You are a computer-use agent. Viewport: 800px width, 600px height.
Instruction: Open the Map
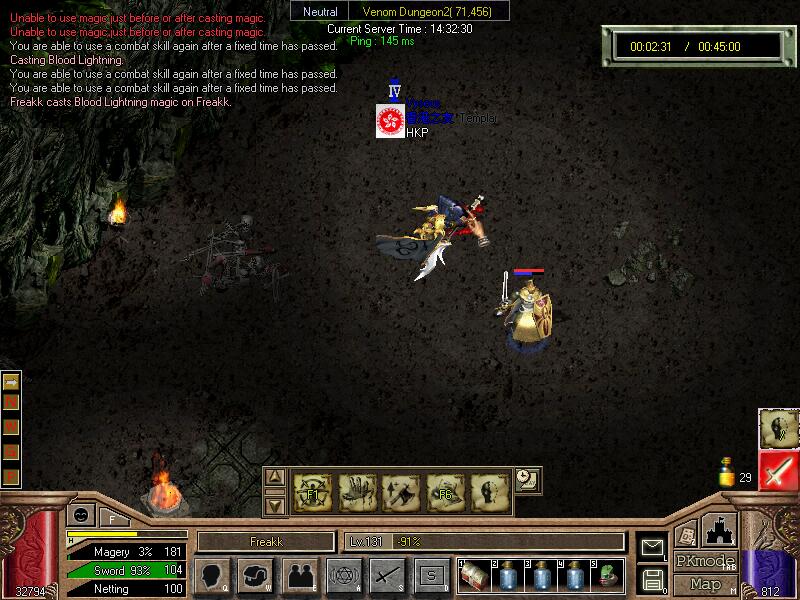(x=704, y=584)
